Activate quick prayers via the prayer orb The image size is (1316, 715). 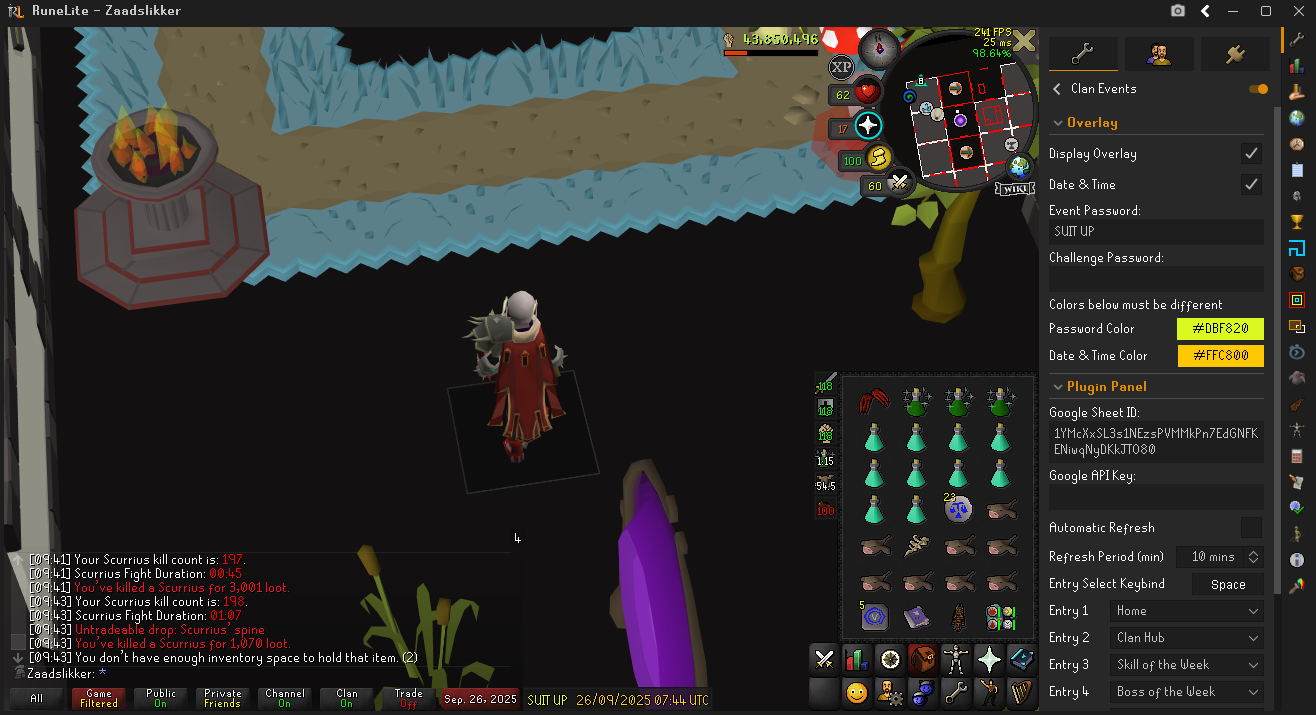tap(867, 127)
